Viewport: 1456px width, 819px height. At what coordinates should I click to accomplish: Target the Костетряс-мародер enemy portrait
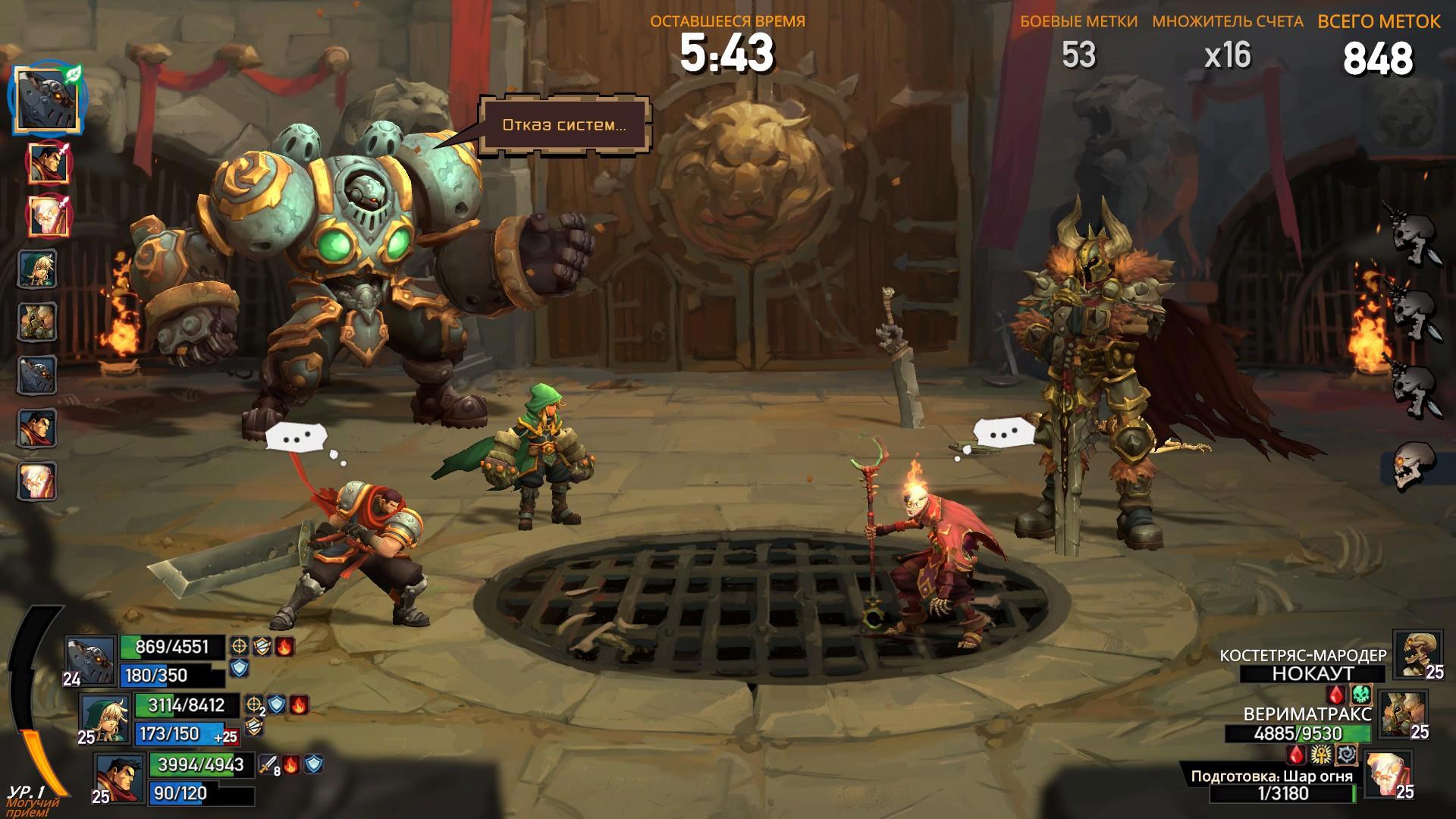(x=1417, y=654)
